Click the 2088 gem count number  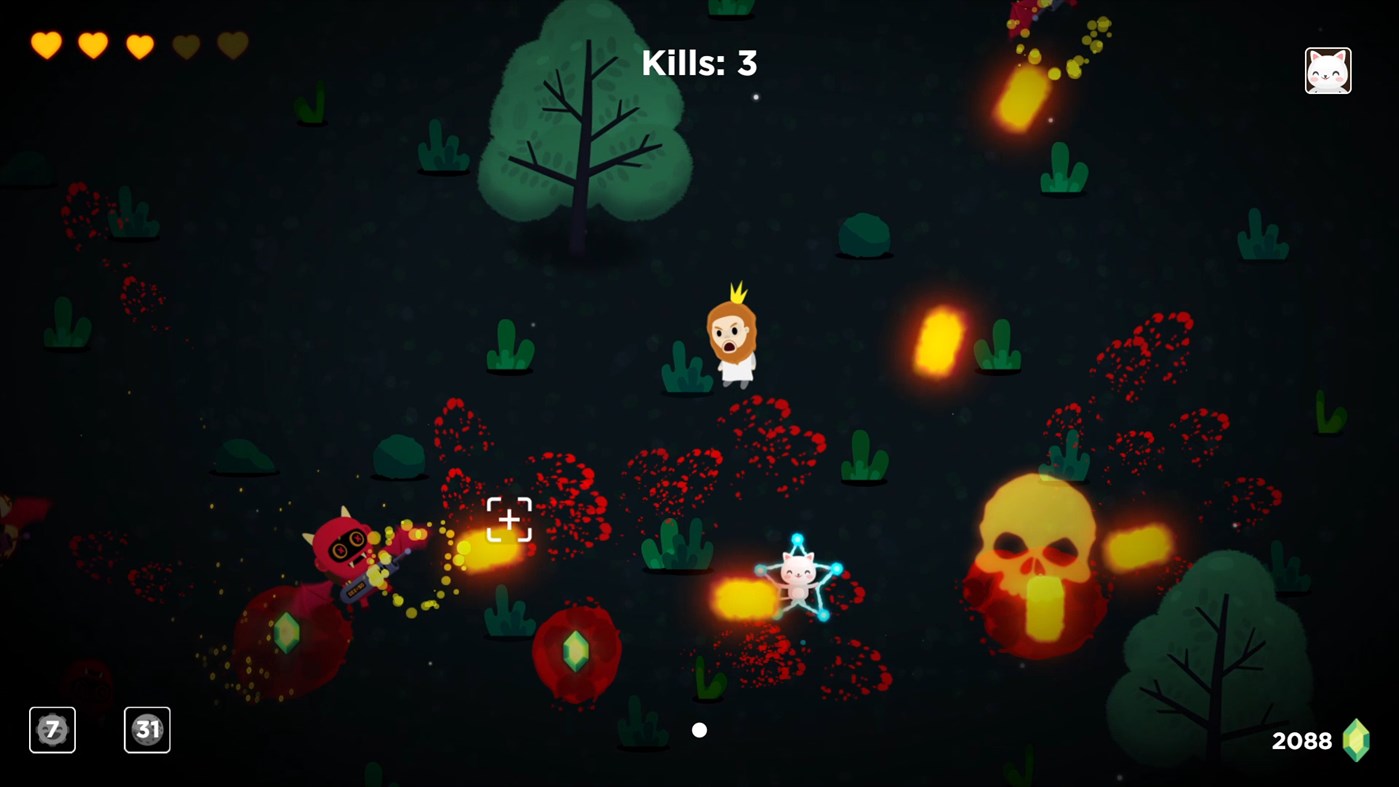tap(1300, 740)
